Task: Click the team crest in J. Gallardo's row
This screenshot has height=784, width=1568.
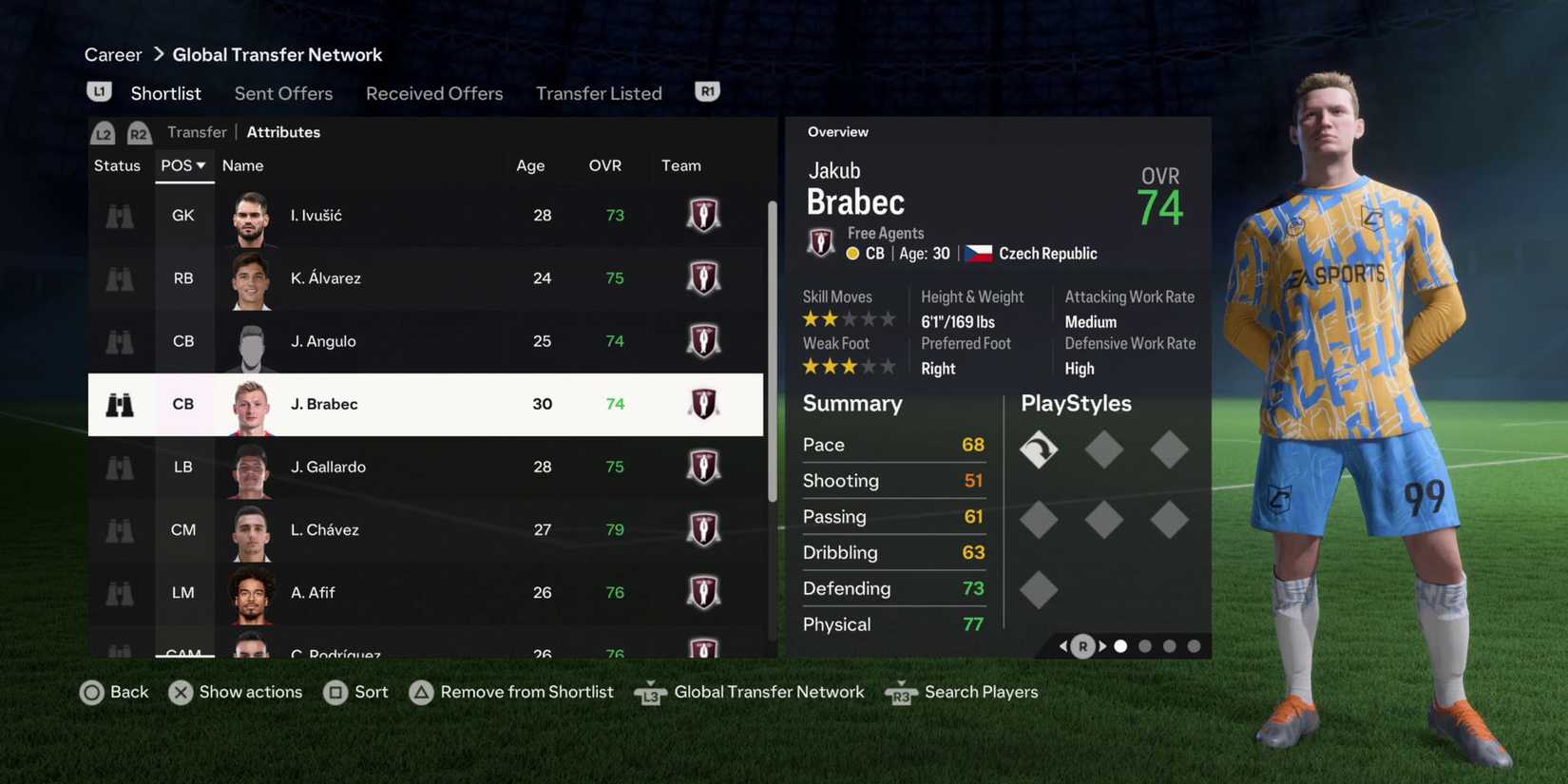Action: (x=702, y=467)
